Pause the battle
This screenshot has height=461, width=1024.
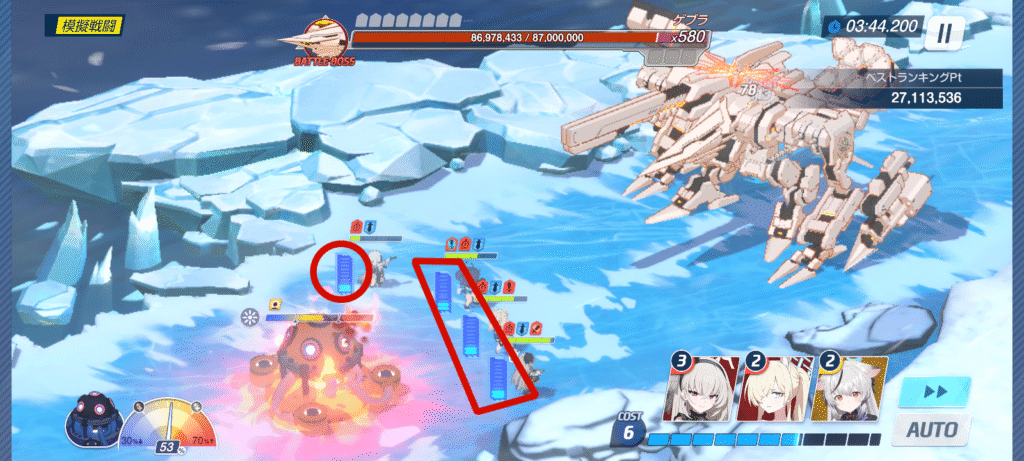coord(943,33)
